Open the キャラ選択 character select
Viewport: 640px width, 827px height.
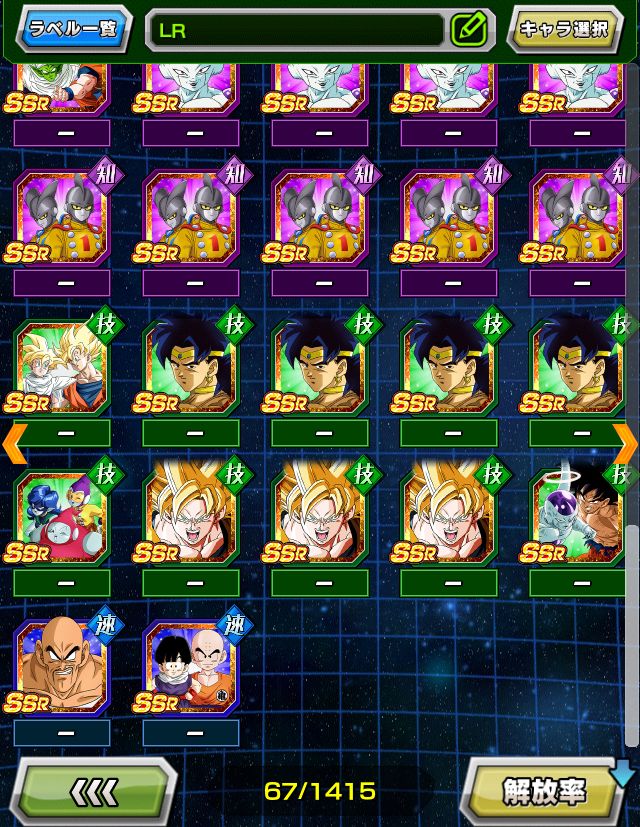[565, 28]
